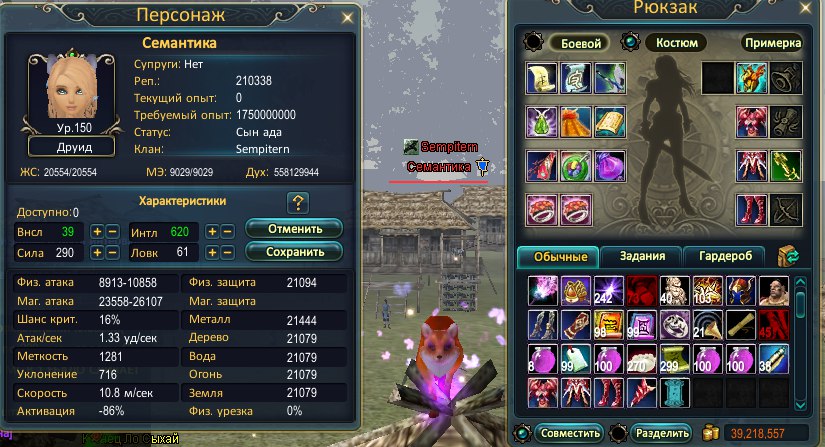825x447 pixels.
Task: Add a point to Внсл
Action: point(98,231)
